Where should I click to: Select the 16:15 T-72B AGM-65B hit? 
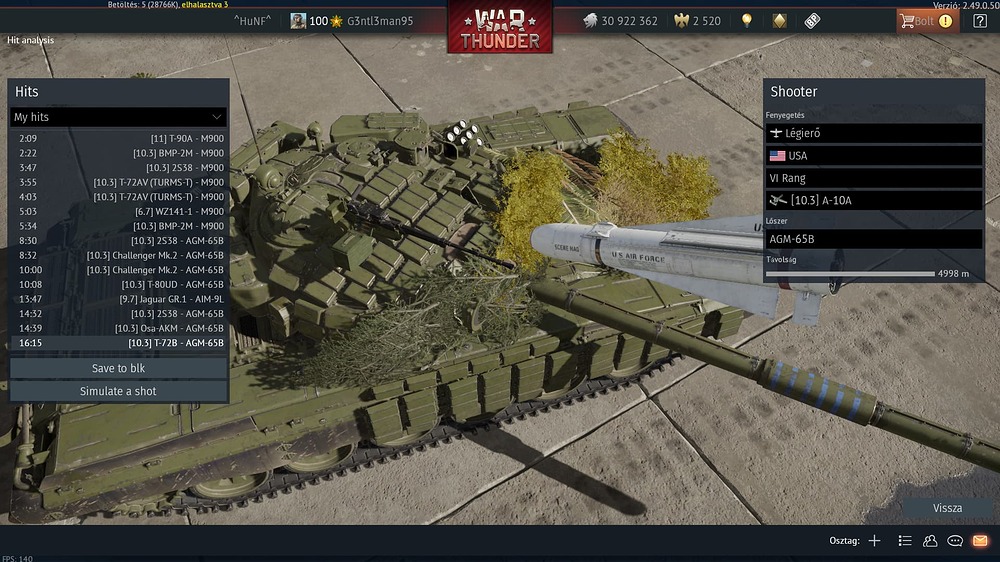(x=118, y=342)
